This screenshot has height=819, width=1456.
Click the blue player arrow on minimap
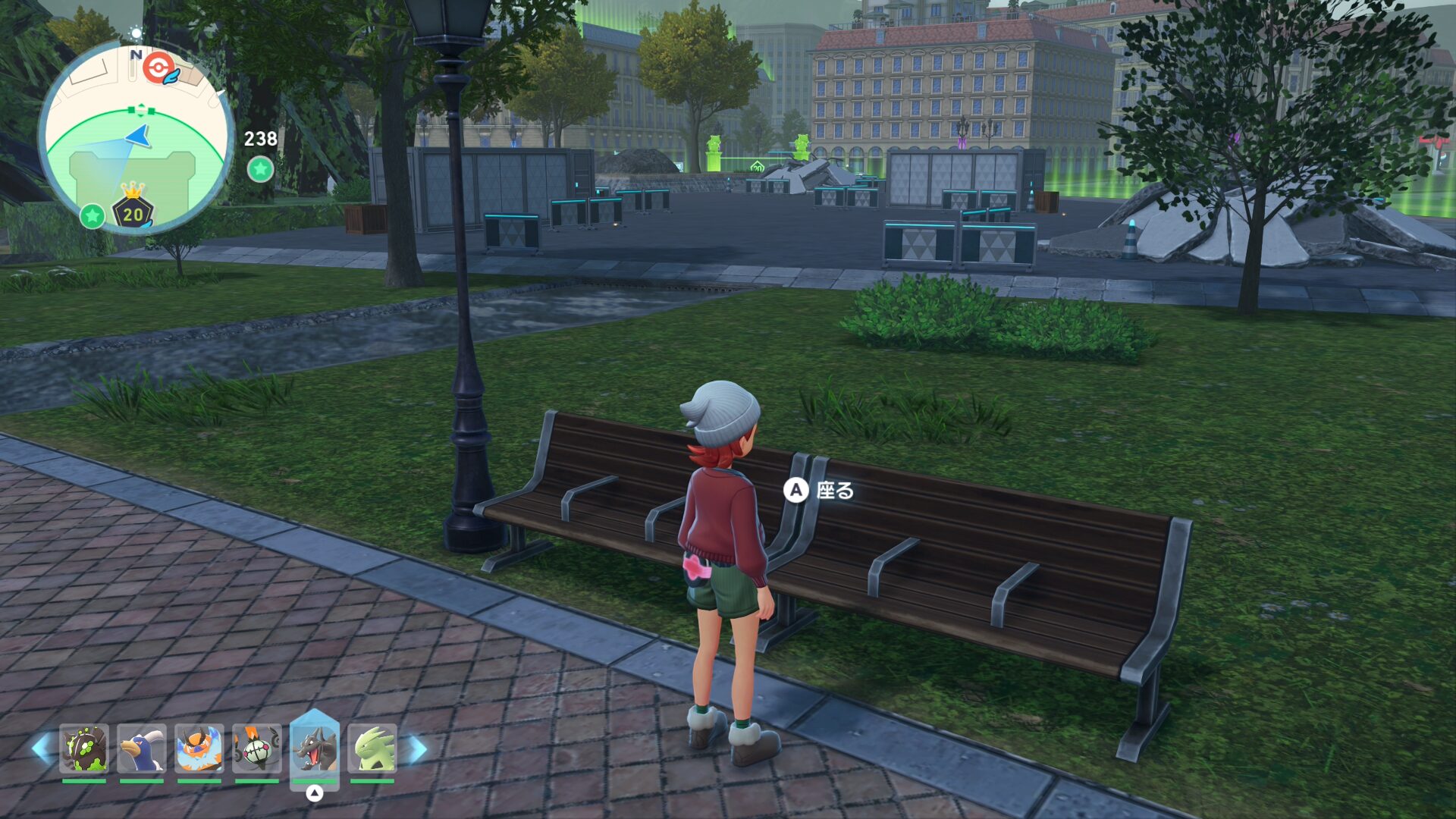(140, 136)
